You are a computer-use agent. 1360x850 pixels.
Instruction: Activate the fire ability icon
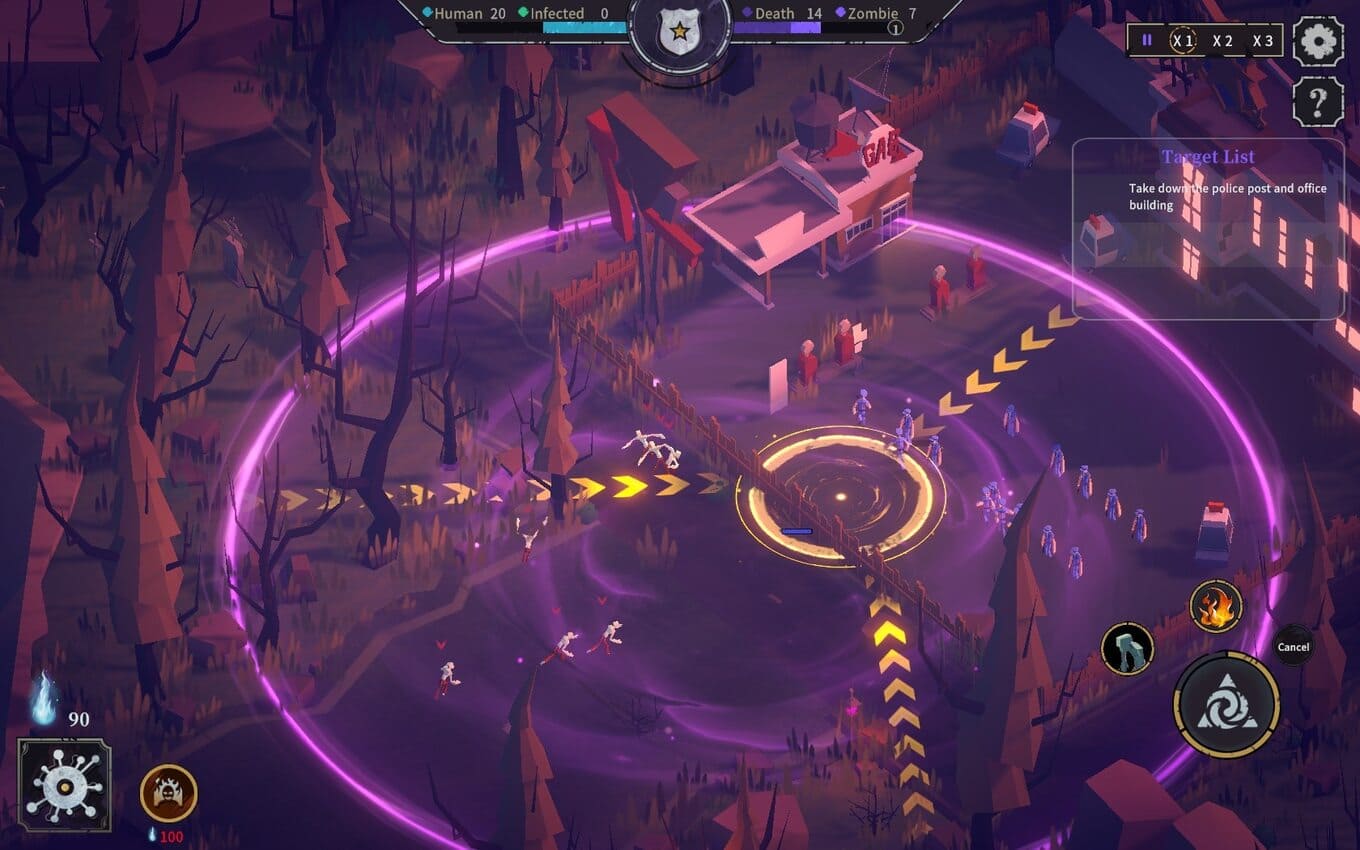coord(1216,606)
